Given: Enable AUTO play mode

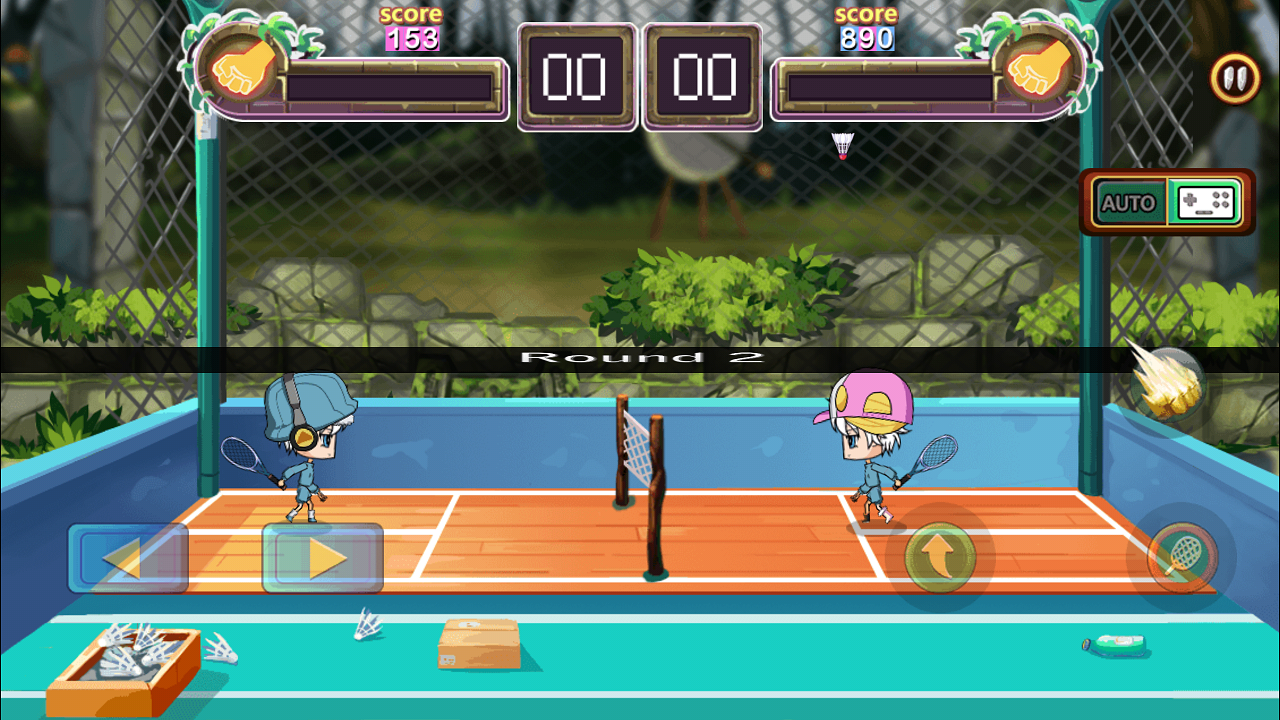Looking at the screenshot, I should (1129, 201).
